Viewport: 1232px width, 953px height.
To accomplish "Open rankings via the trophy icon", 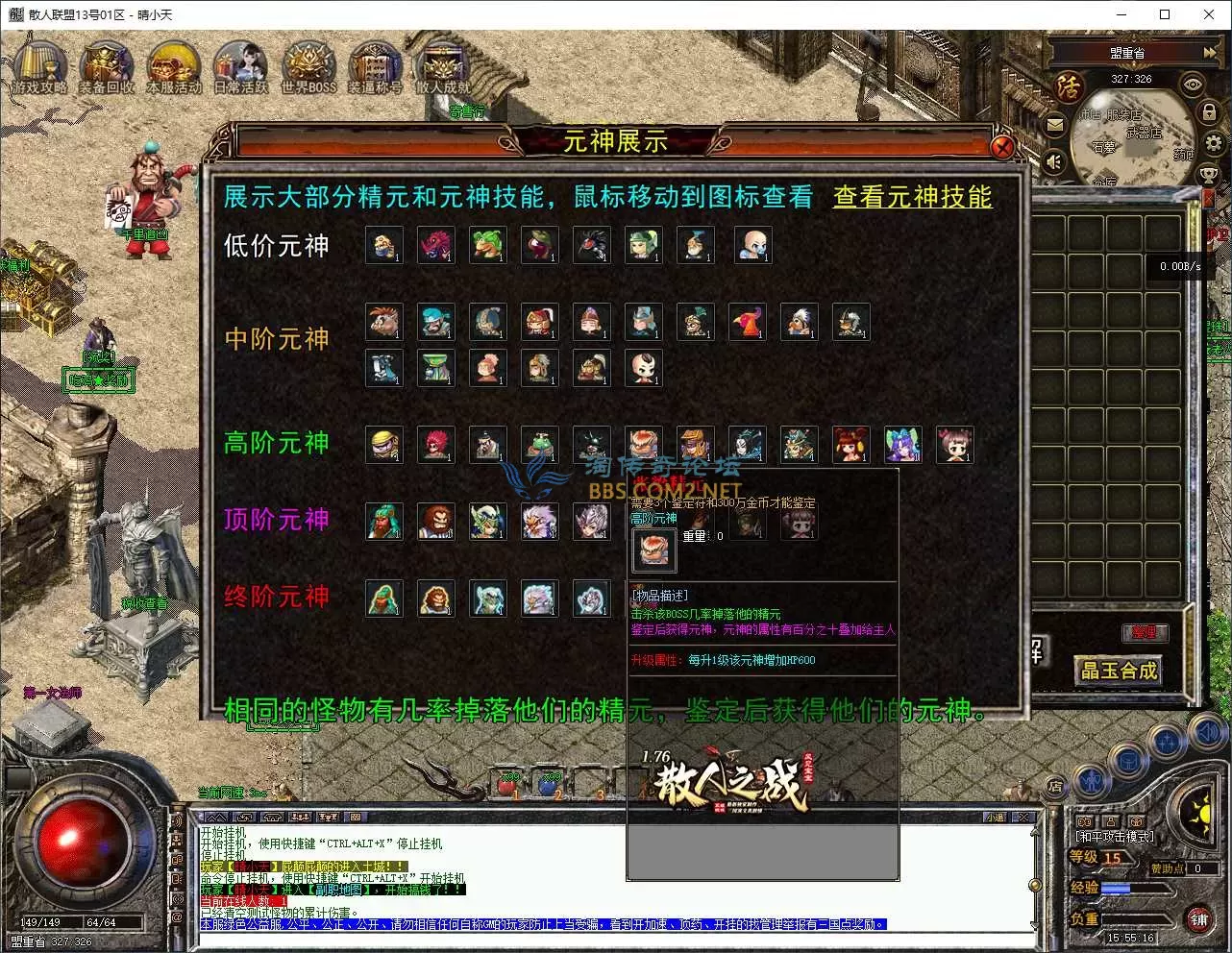I will point(1209,175).
